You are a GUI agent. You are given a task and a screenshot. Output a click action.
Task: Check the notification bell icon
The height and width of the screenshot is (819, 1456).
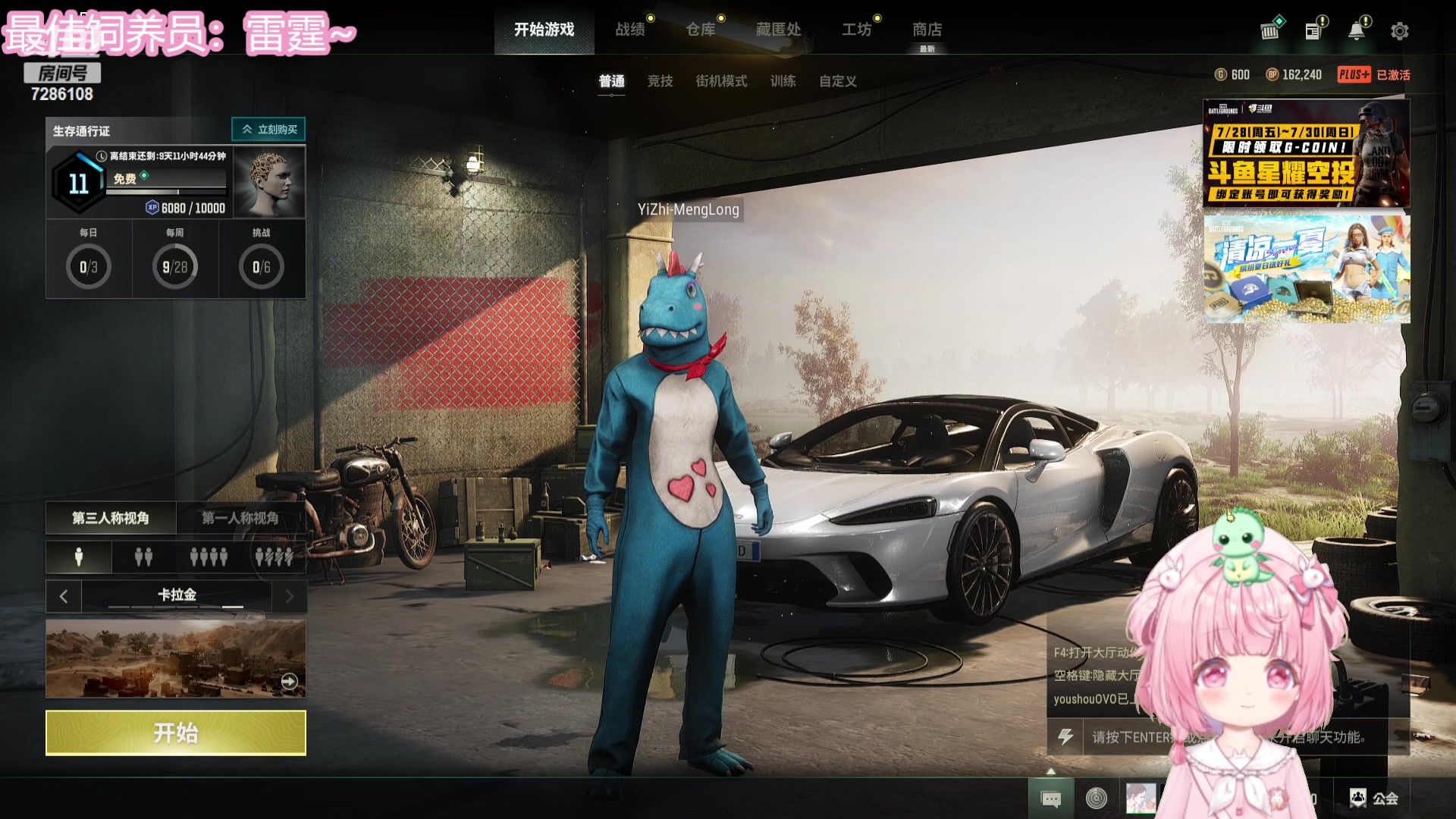1356,31
